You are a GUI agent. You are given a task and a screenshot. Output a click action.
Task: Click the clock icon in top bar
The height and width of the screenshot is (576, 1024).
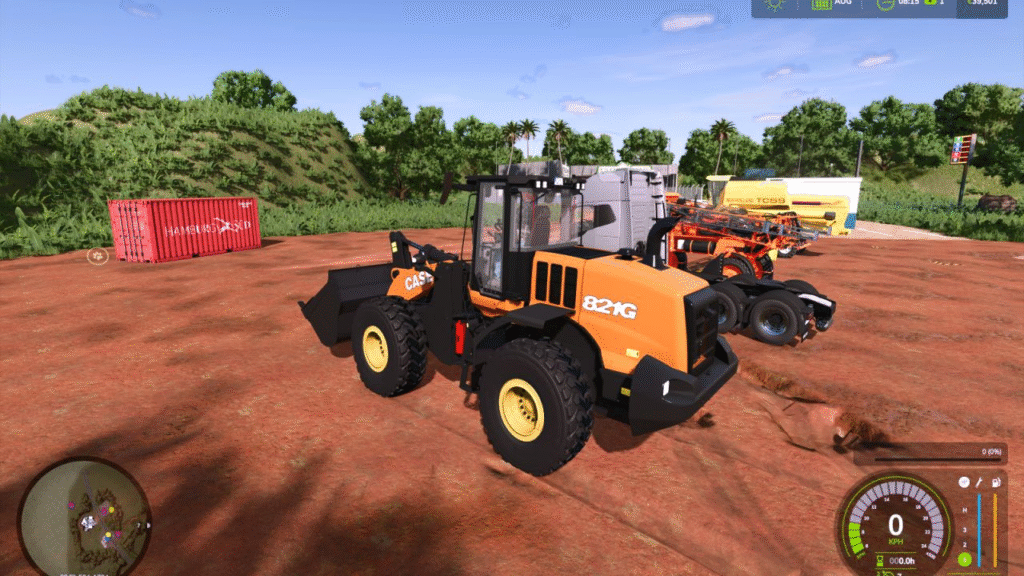coord(885,5)
